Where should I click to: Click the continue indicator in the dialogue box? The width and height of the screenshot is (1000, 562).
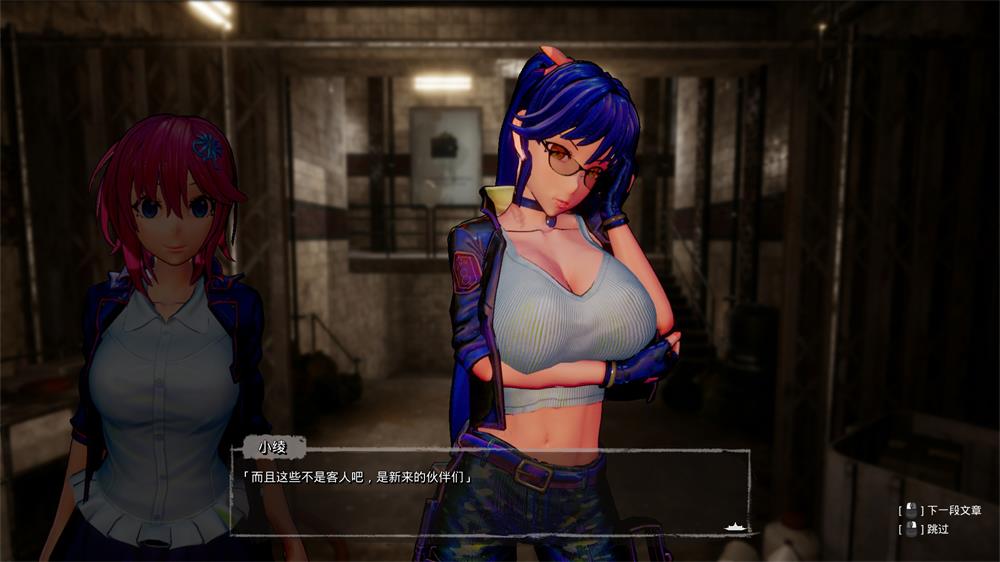click(735, 526)
